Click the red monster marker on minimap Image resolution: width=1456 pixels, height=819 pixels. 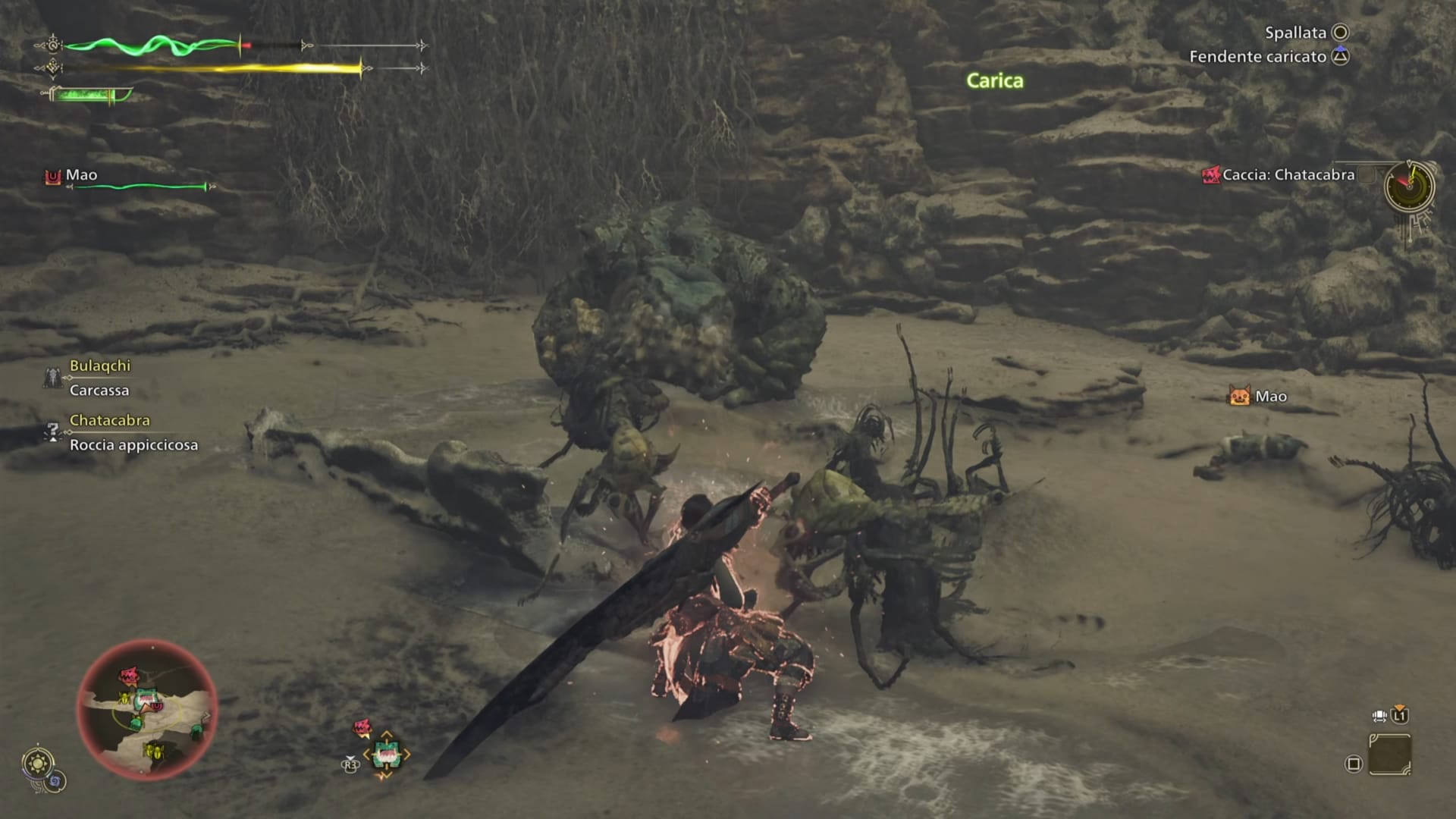pyautogui.click(x=129, y=675)
